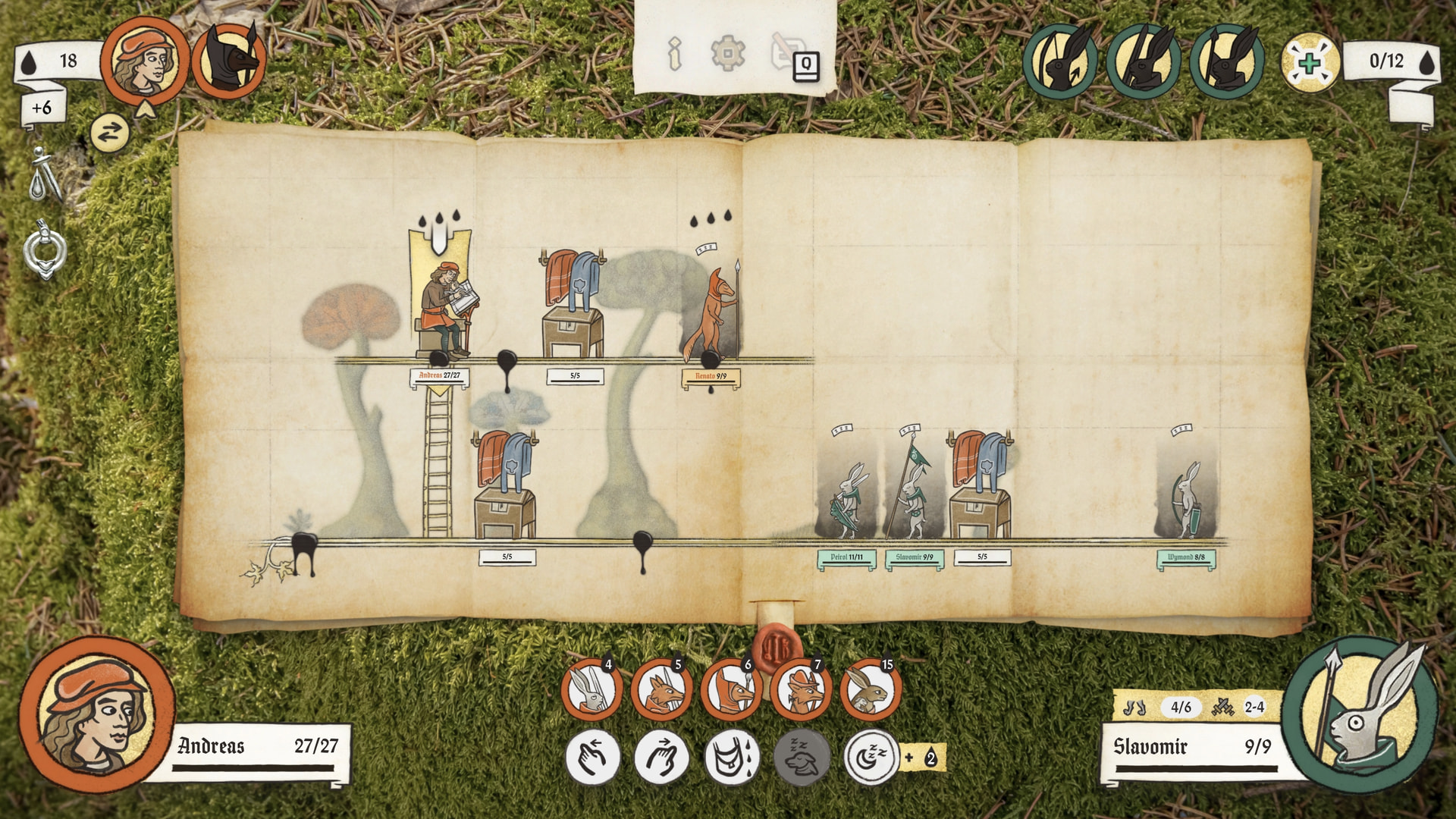End turn with the moon rest button

tap(871, 757)
